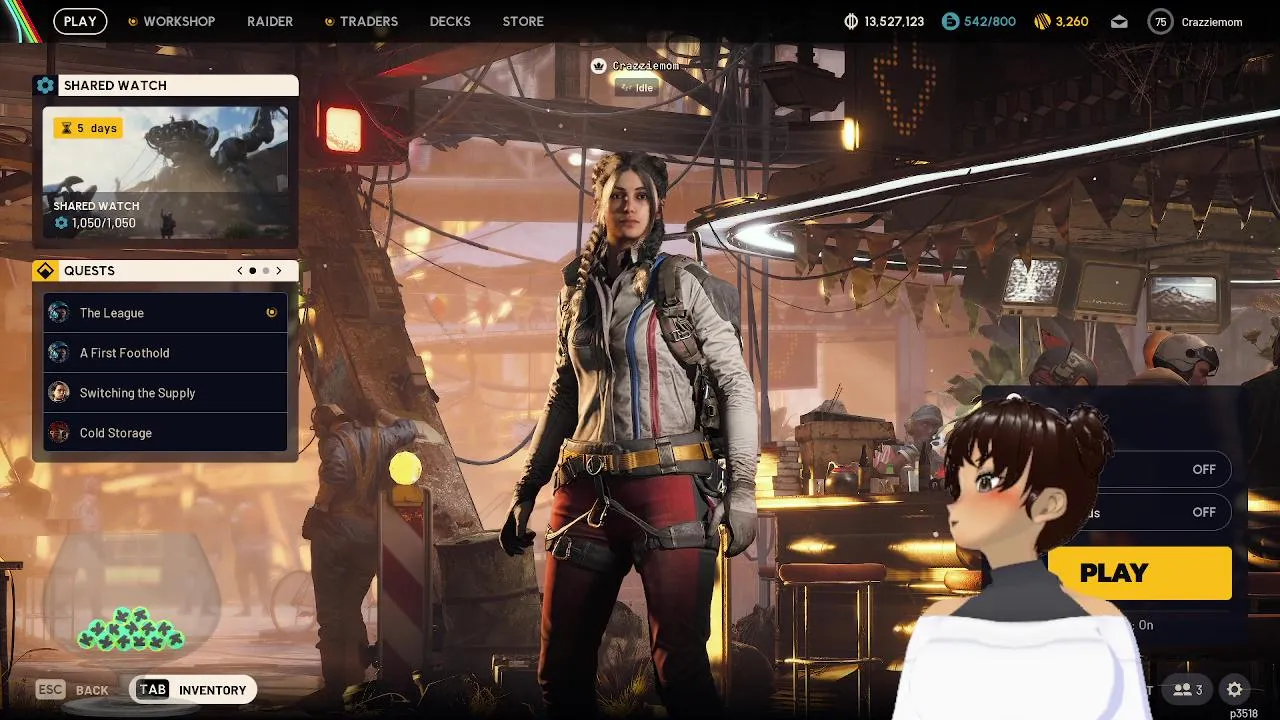The image size is (1280, 720).
Task: Visit the Store tab
Action: tap(523, 21)
